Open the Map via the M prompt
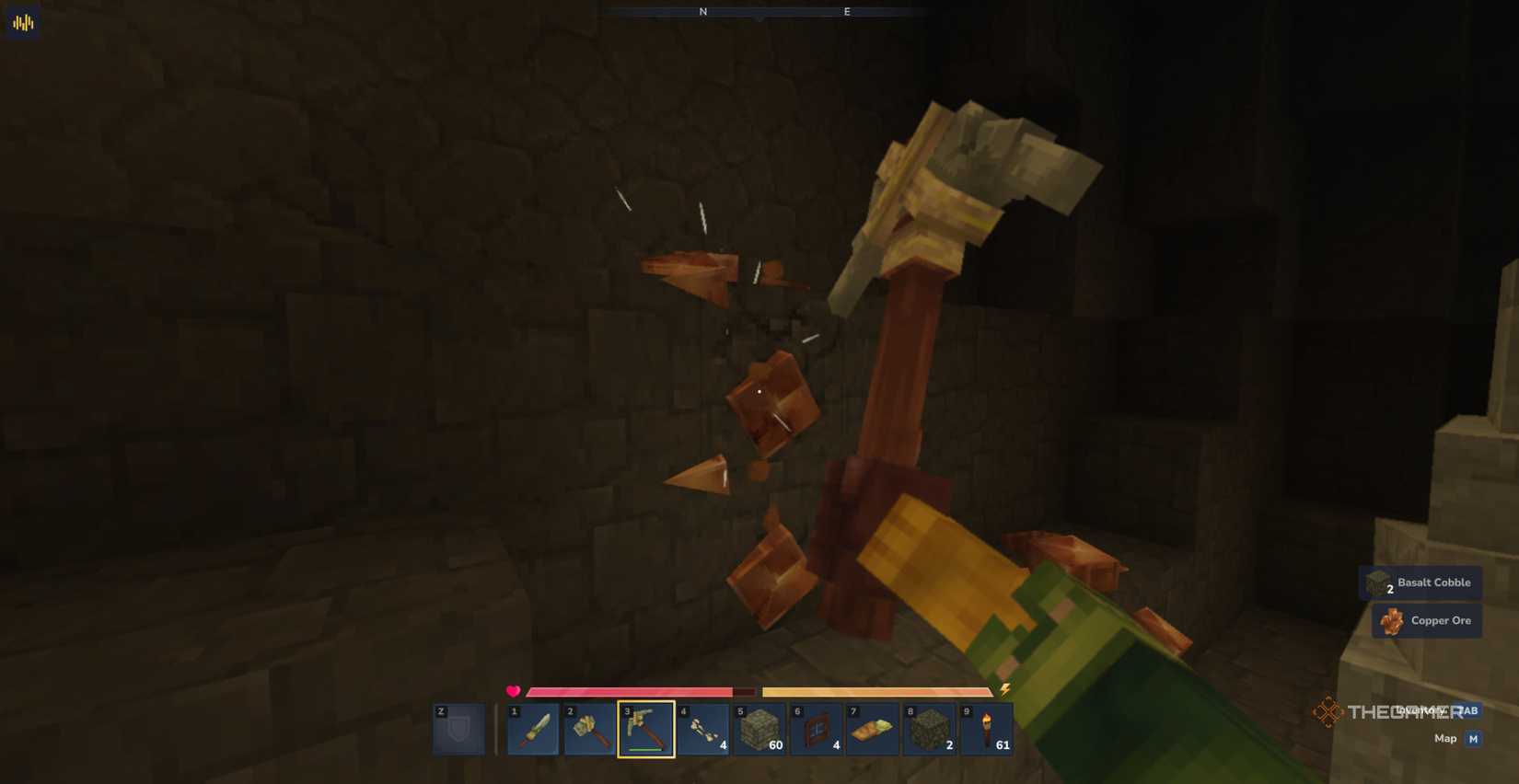 coord(1472,738)
